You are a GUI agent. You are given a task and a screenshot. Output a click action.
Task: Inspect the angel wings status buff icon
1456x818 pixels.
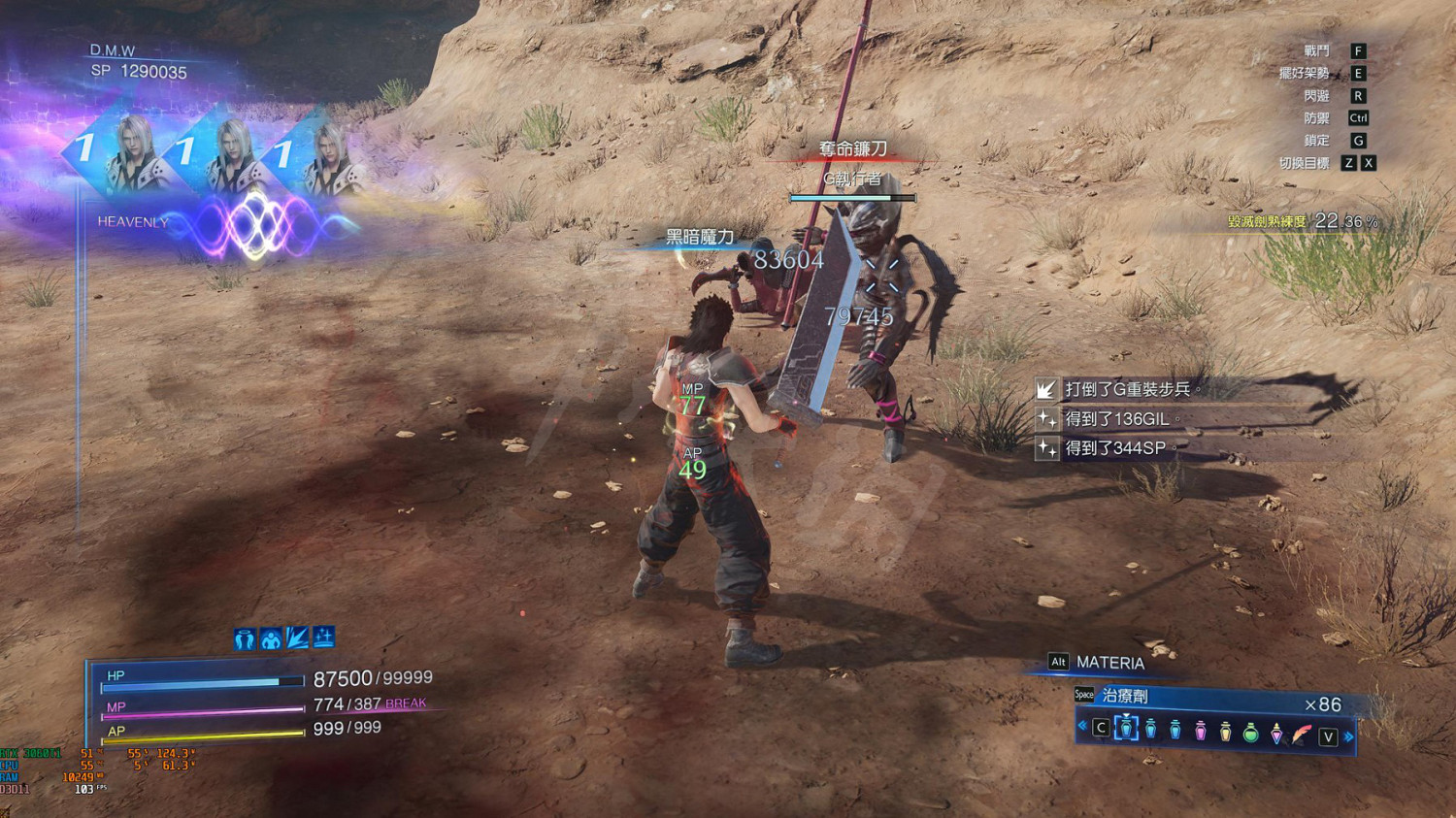point(245,638)
